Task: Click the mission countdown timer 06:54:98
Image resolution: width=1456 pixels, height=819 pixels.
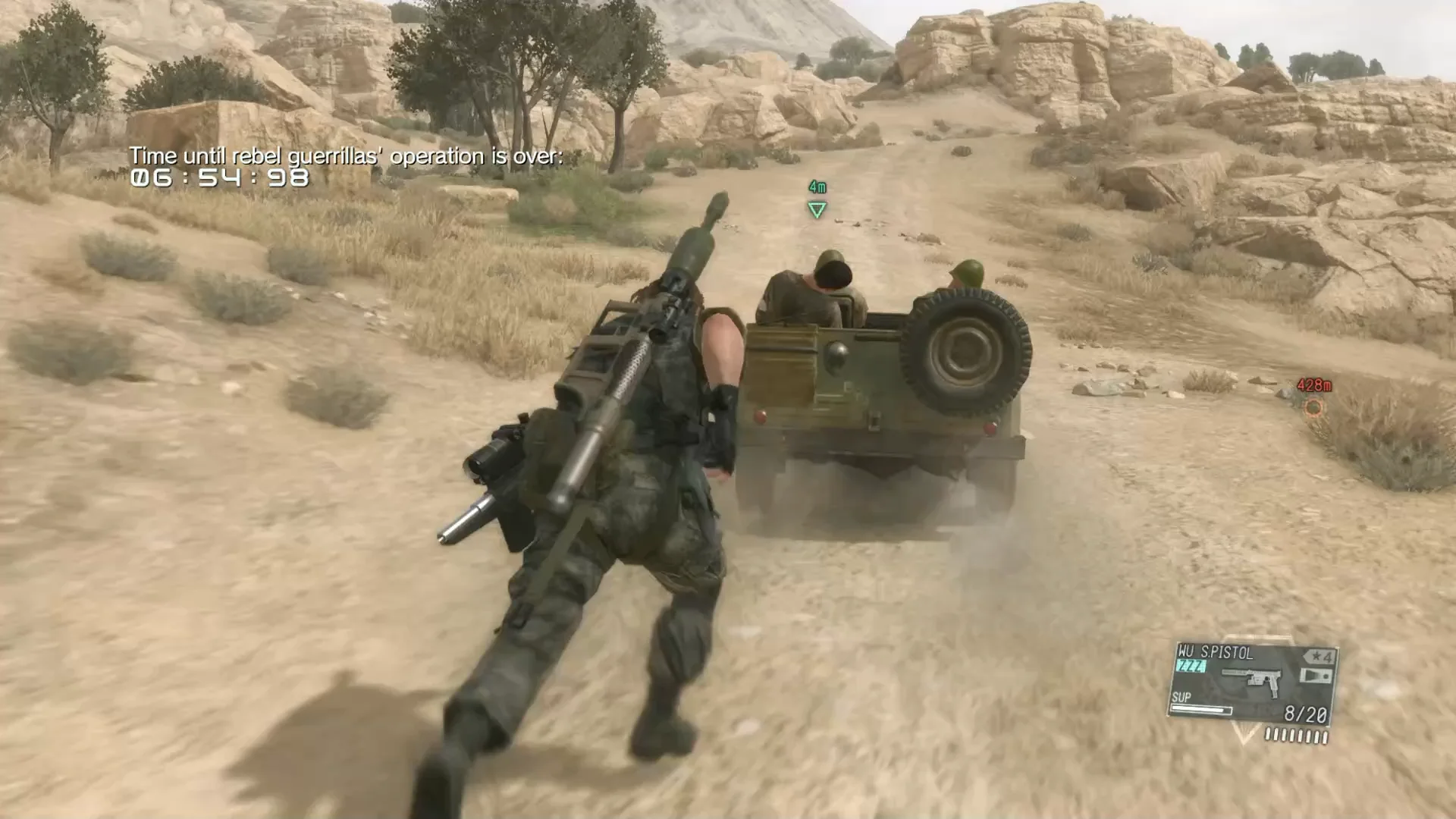Action: [x=220, y=177]
